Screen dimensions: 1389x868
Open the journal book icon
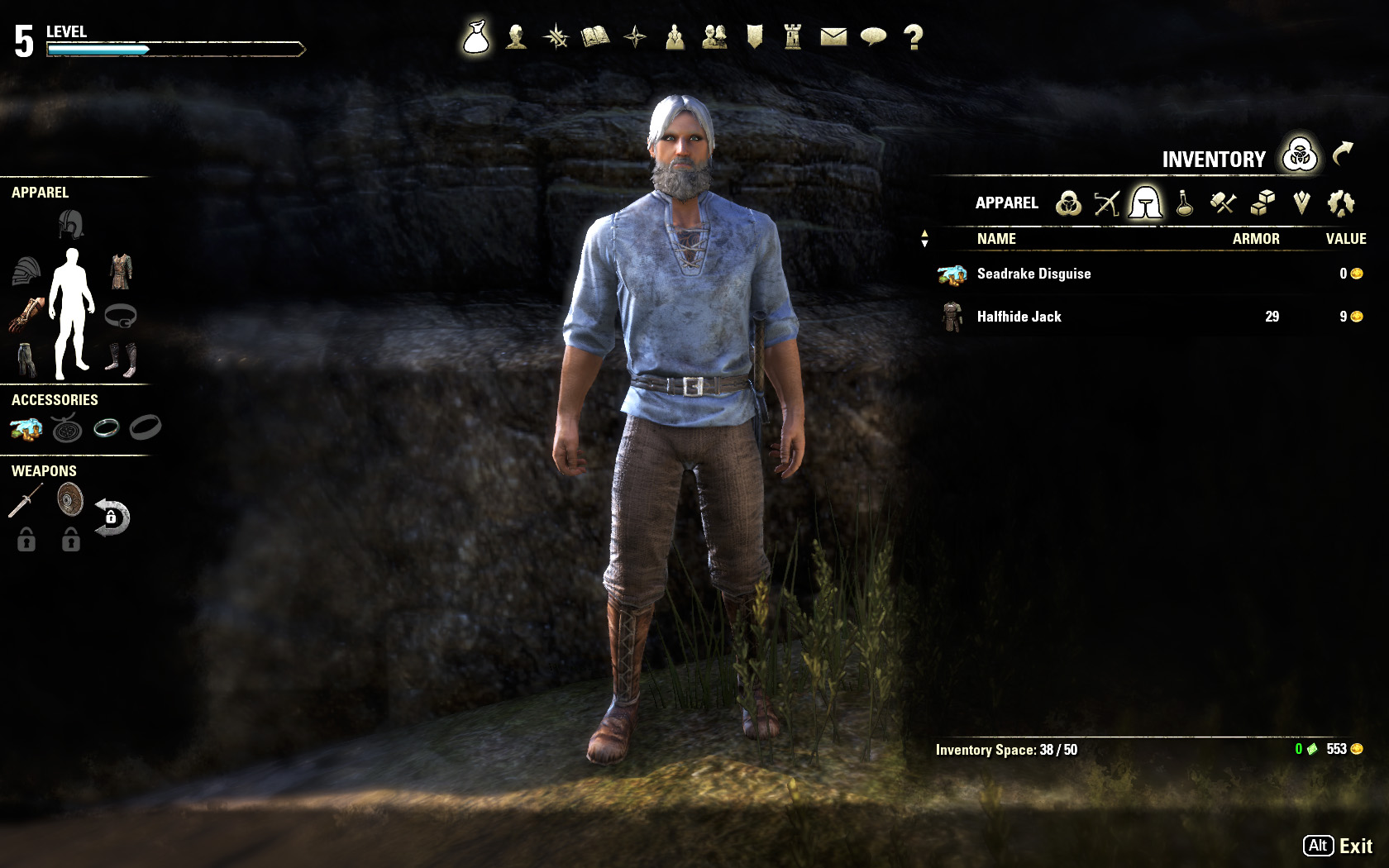pyautogui.click(x=595, y=37)
